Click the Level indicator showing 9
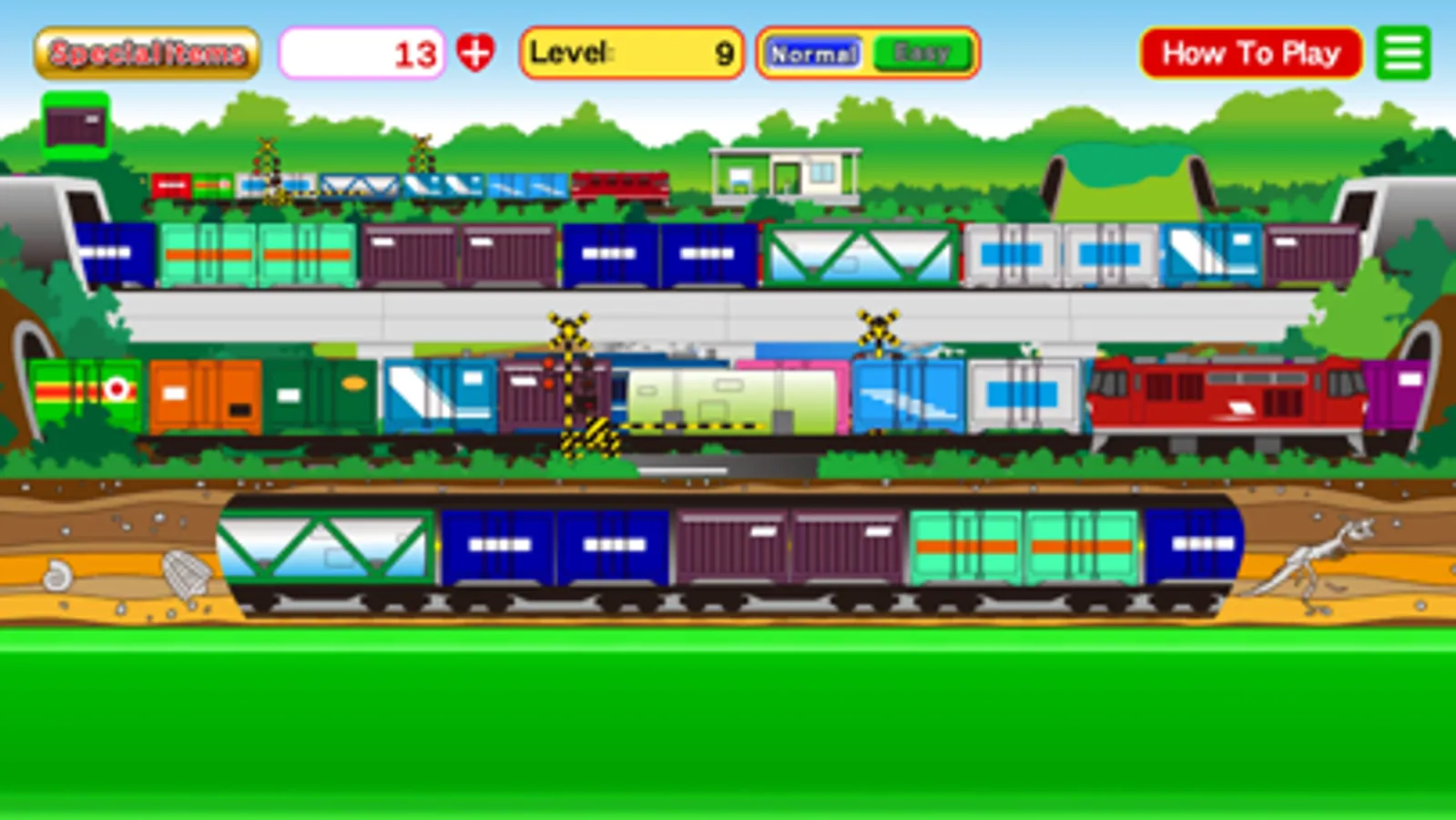Image resolution: width=1456 pixels, height=820 pixels. [631, 53]
